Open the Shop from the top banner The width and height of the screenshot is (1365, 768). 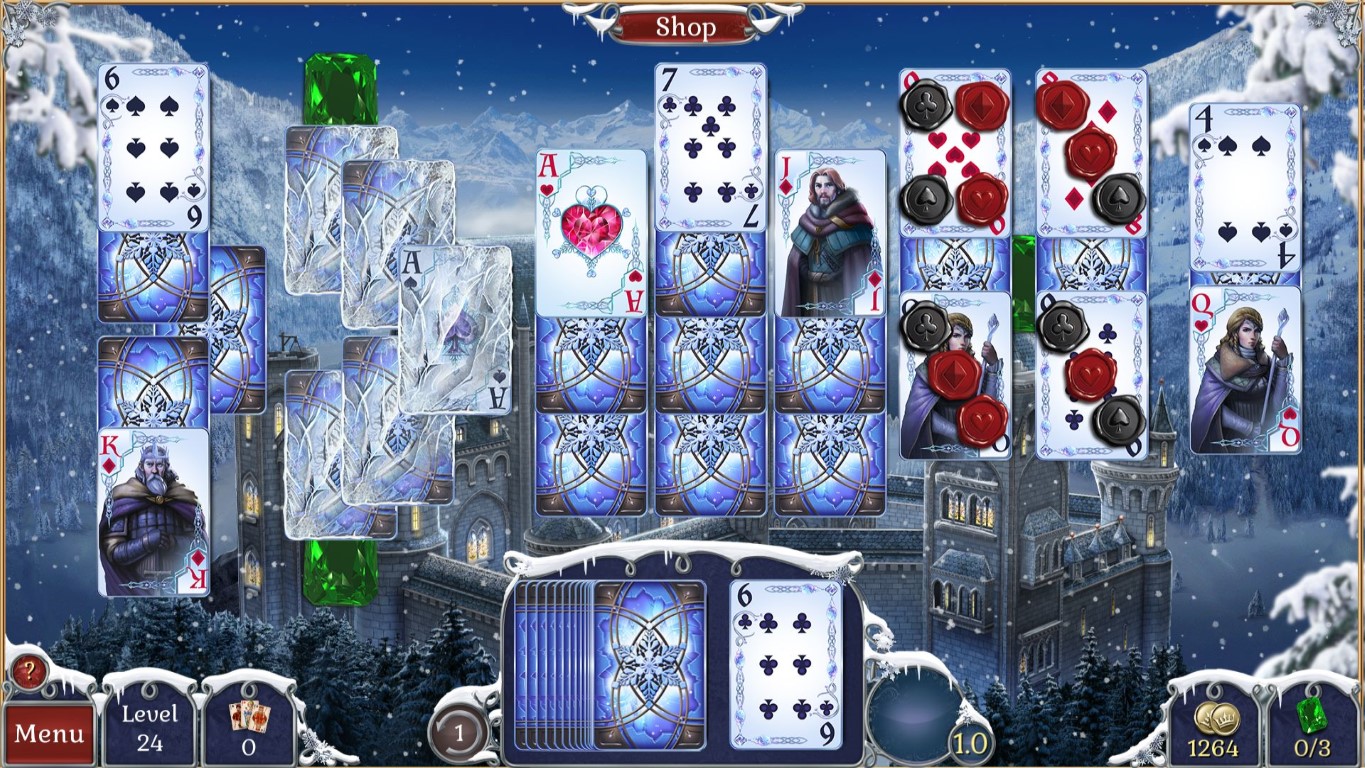[x=683, y=26]
